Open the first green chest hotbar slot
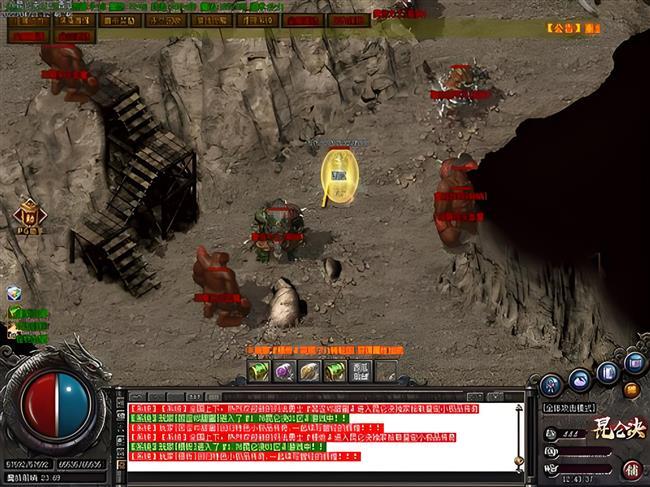This screenshot has height=487, width=650. (x=259, y=371)
